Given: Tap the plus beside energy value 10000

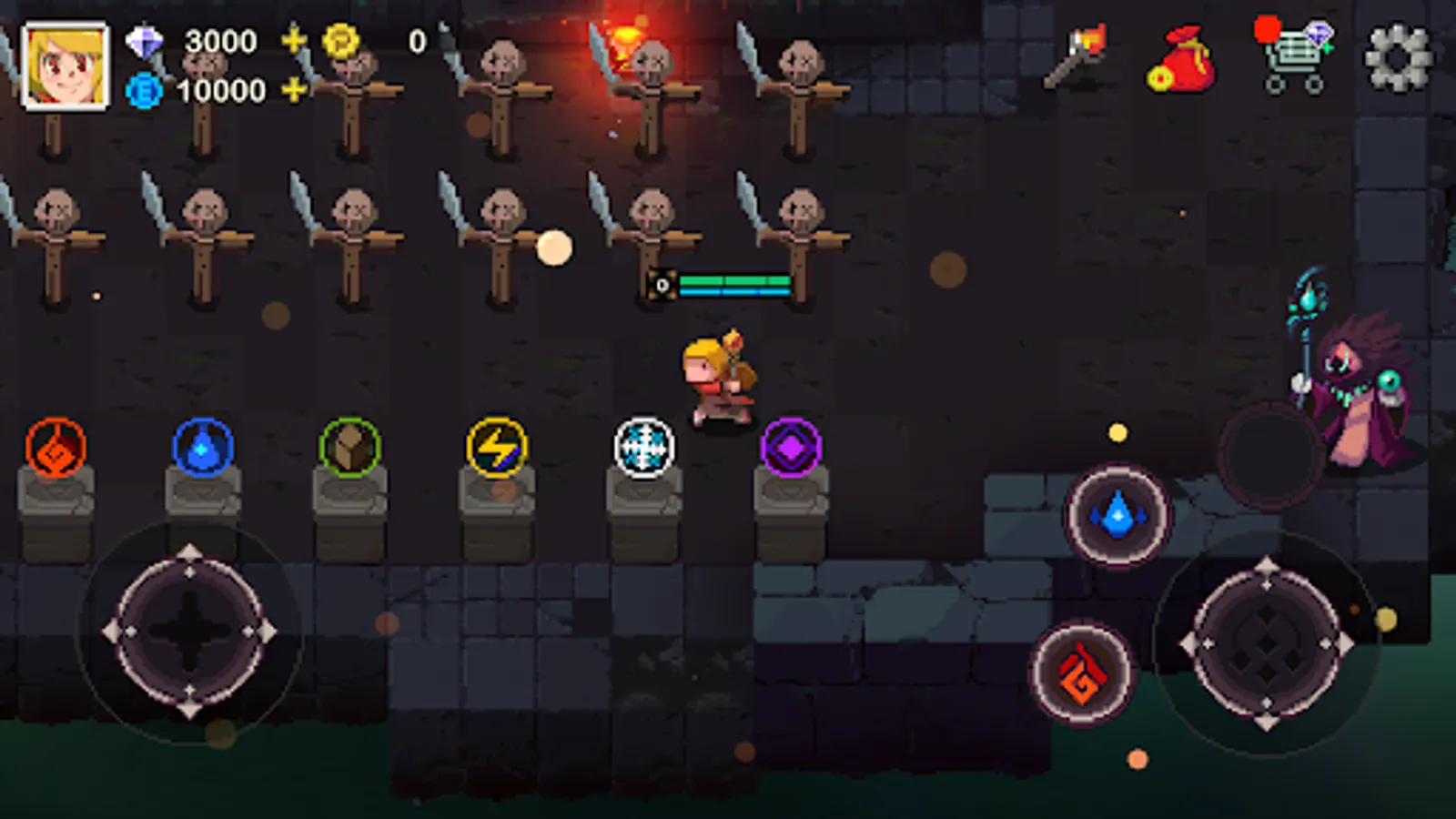Looking at the screenshot, I should 294,91.
